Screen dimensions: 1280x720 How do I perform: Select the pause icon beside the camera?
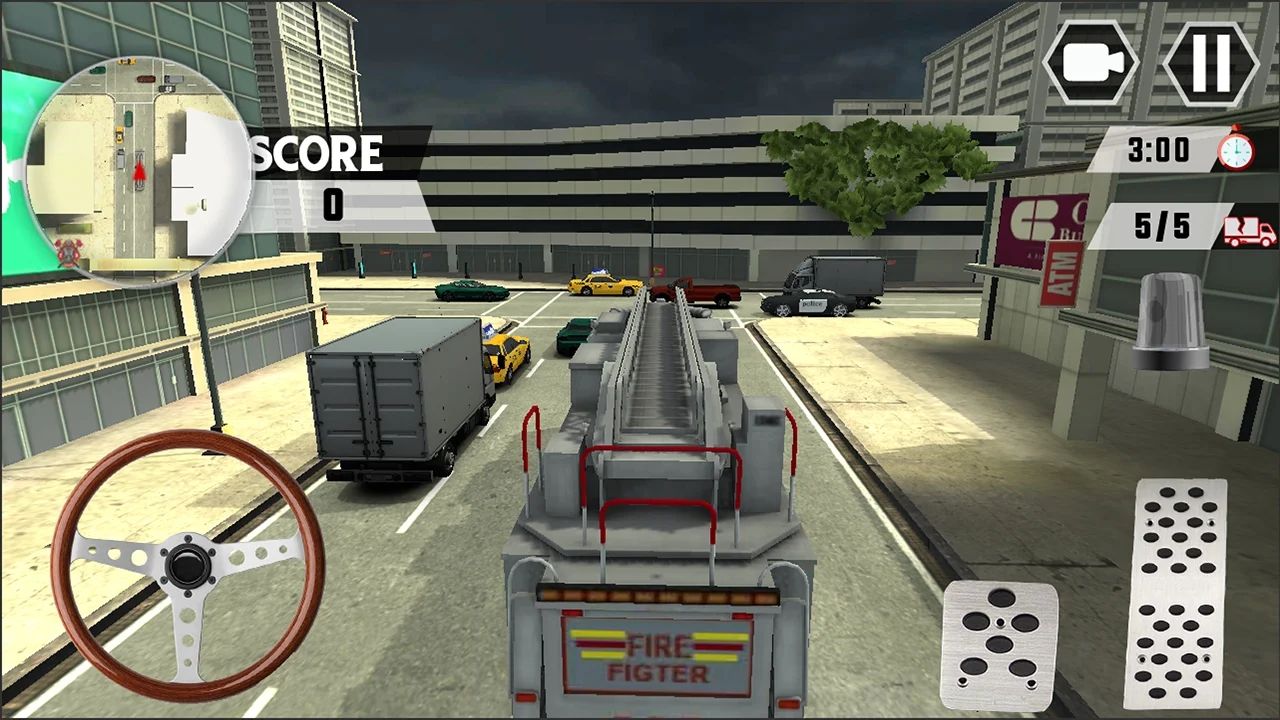(x=1210, y=62)
